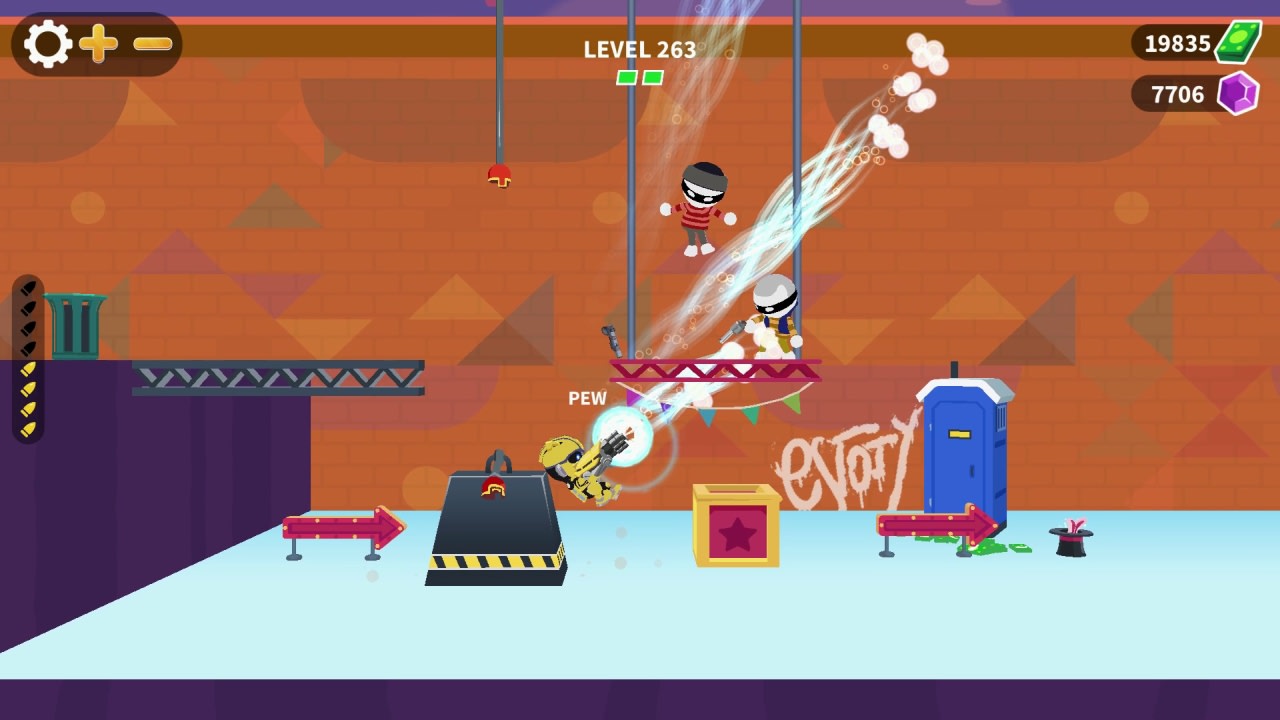Expand the right pink arrow sign
The height and width of the screenshot is (720, 1280).
point(938,523)
